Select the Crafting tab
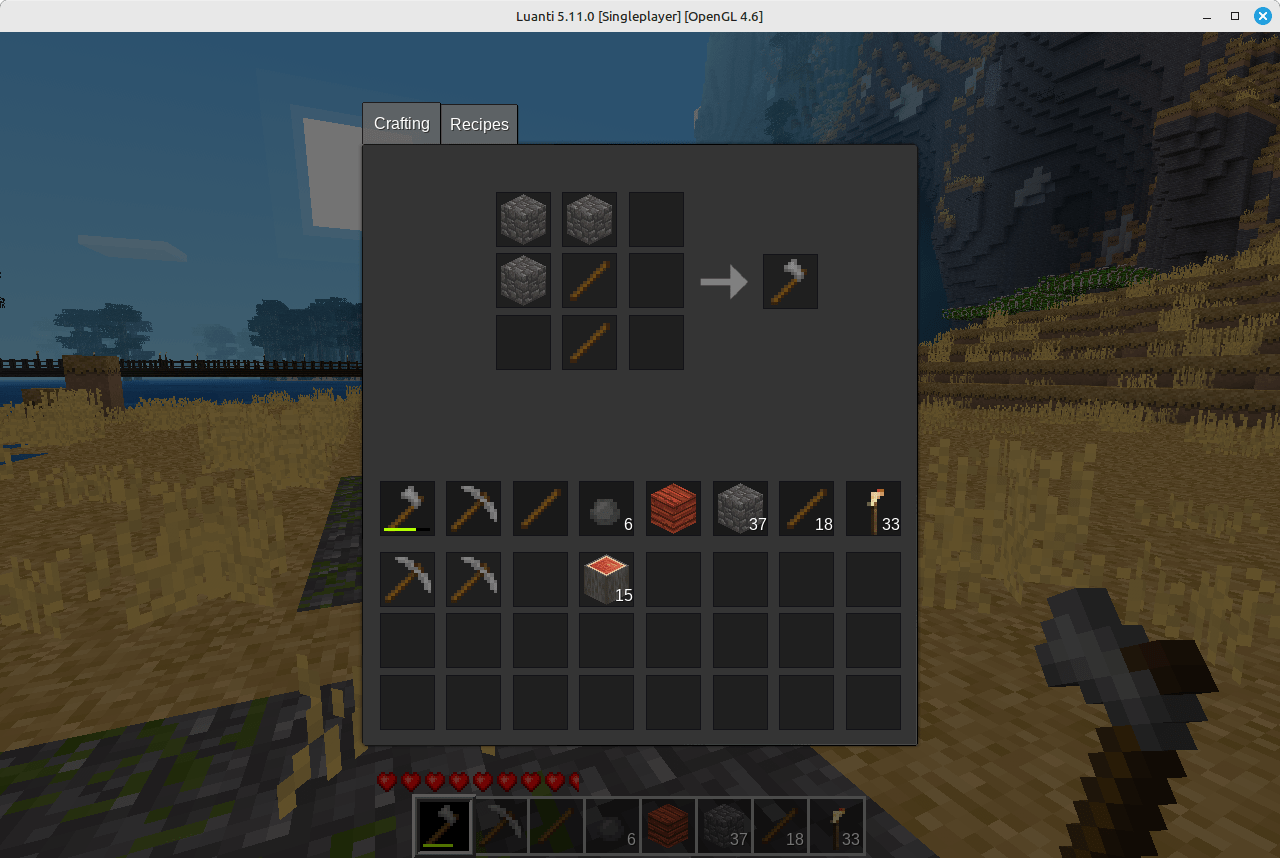1280x858 pixels. click(x=400, y=123)
